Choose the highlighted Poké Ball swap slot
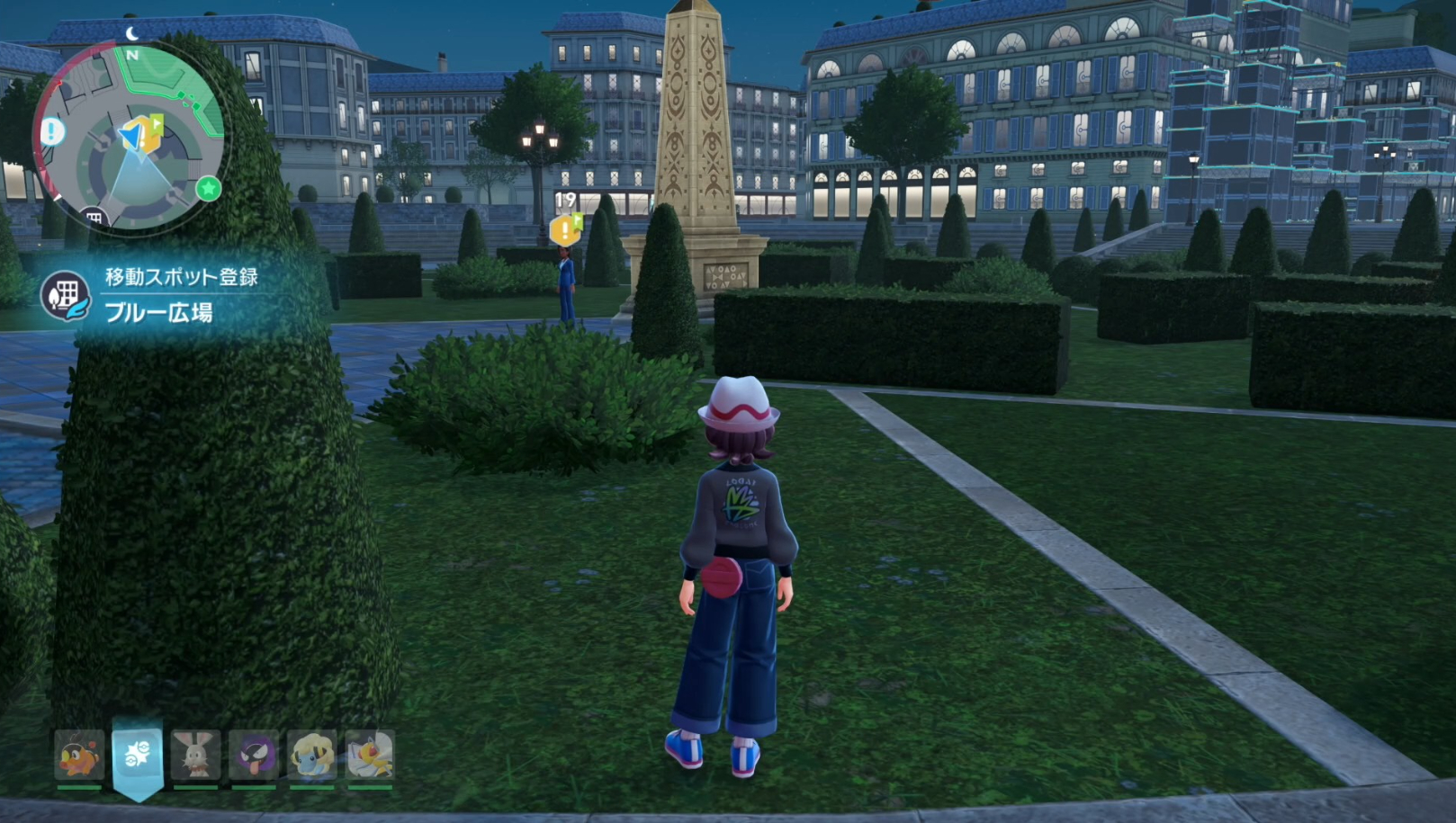Viewport: 1456px width, 823px height. (x=138, y=754)
